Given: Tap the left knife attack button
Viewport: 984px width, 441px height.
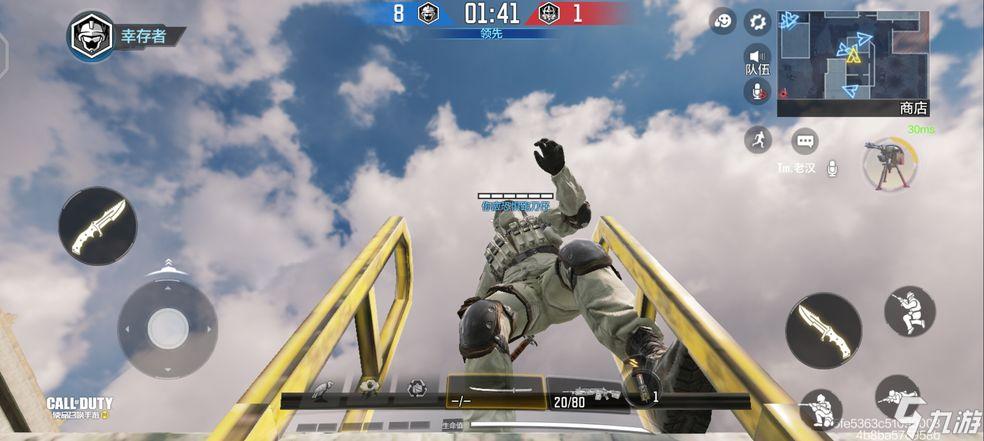Looking at the screenshot, I should pos(97,226).
